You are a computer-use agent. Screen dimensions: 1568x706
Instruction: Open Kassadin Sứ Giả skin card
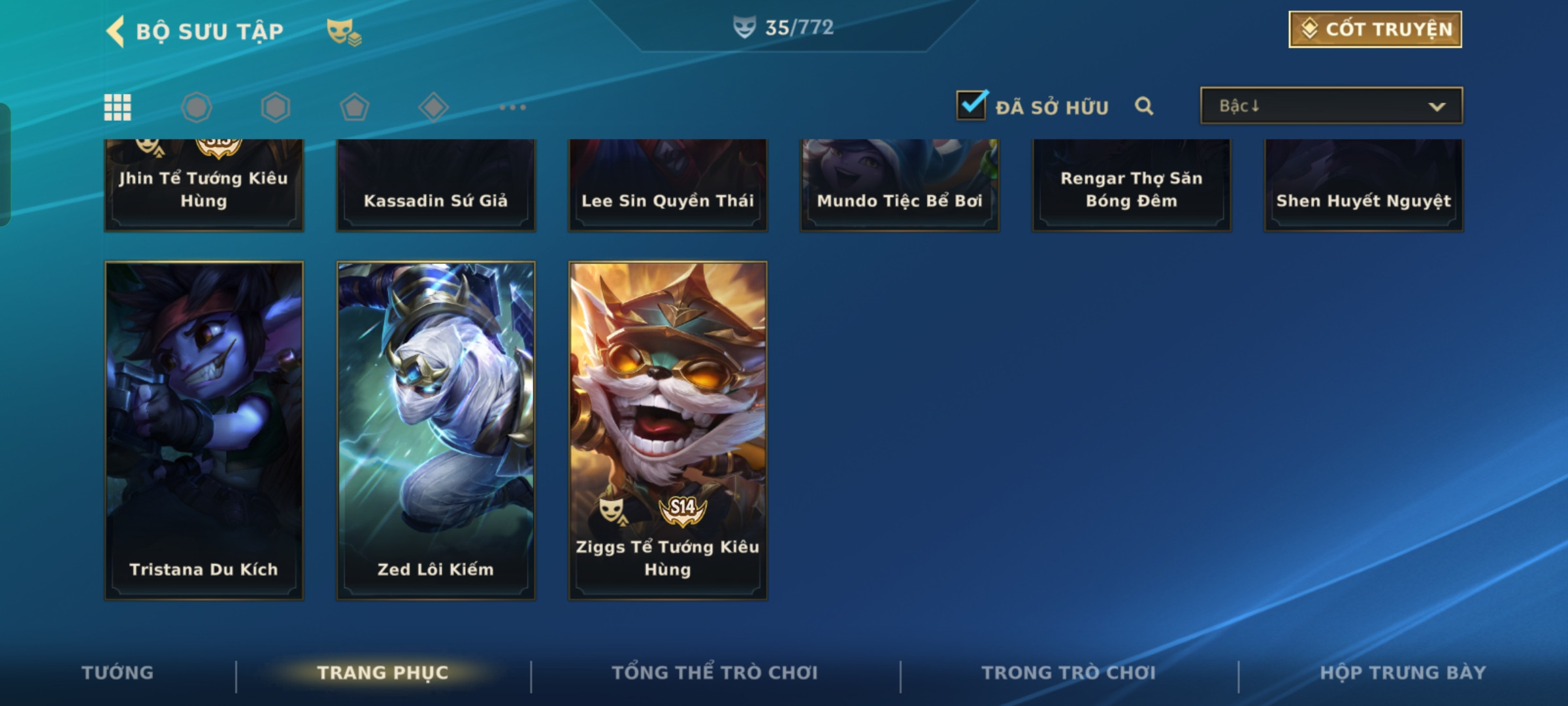click(436, 186)
